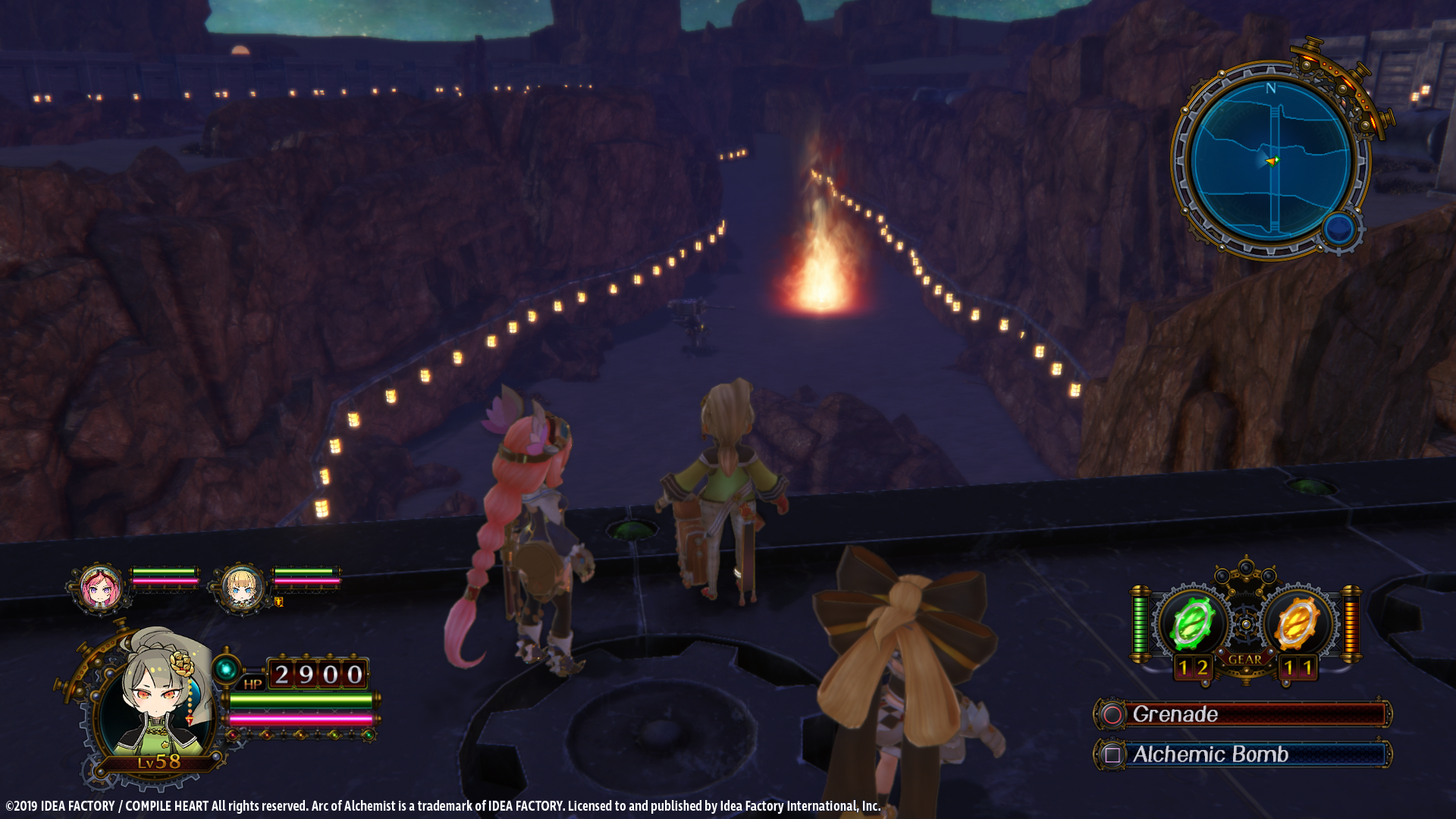Click the blue orb beside the minimap
Screen dimensions: 1456x819
tap(1338, 228)
